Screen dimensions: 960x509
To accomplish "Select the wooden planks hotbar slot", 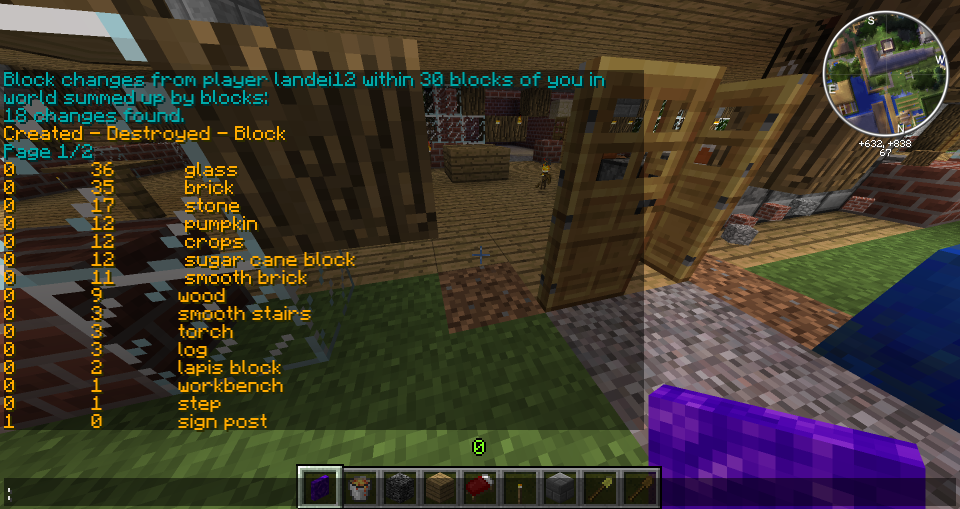I will (439, 488).
